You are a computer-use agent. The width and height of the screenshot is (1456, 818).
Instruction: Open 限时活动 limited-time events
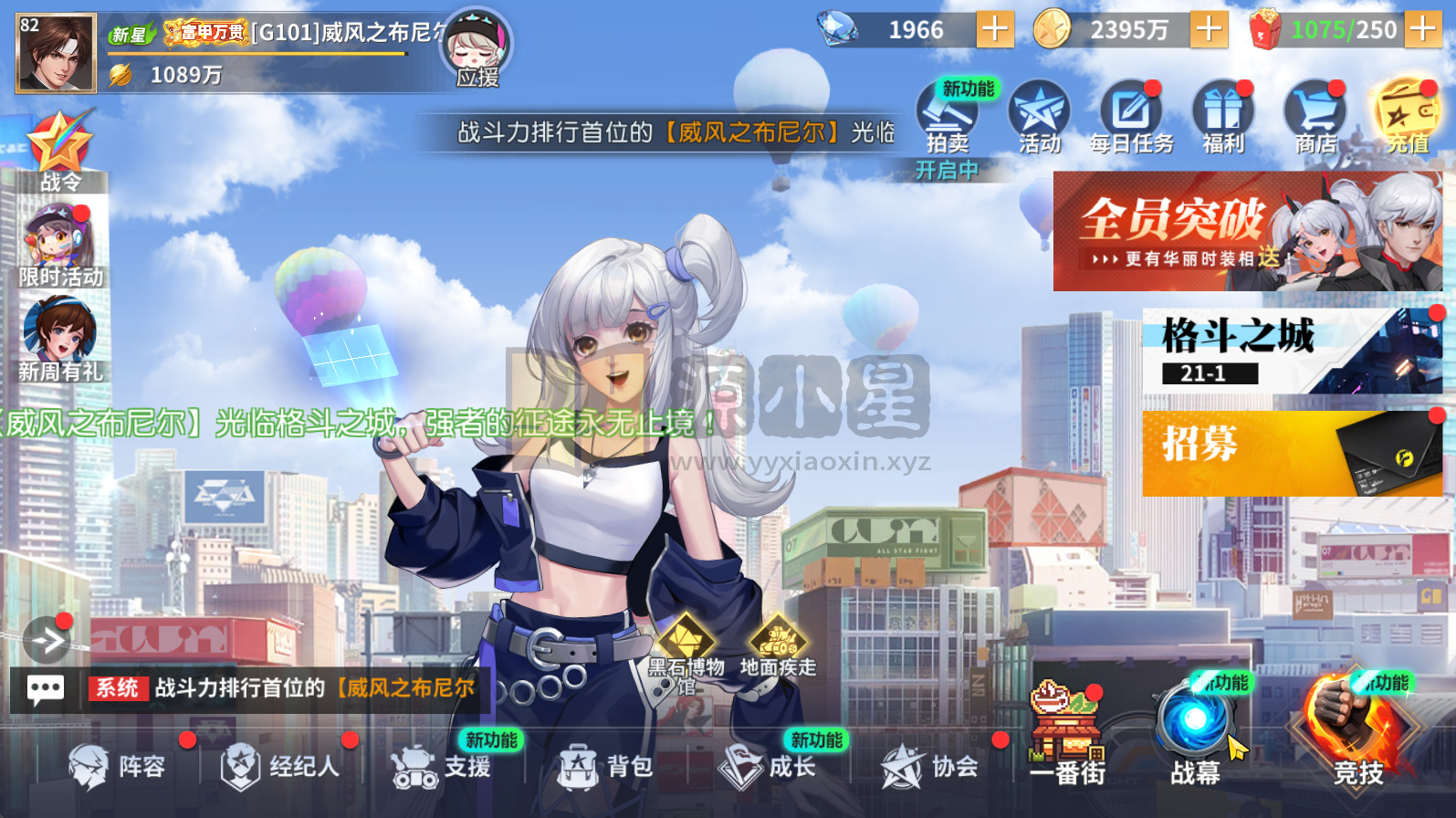pyautogui.click(x=58, y=242)
